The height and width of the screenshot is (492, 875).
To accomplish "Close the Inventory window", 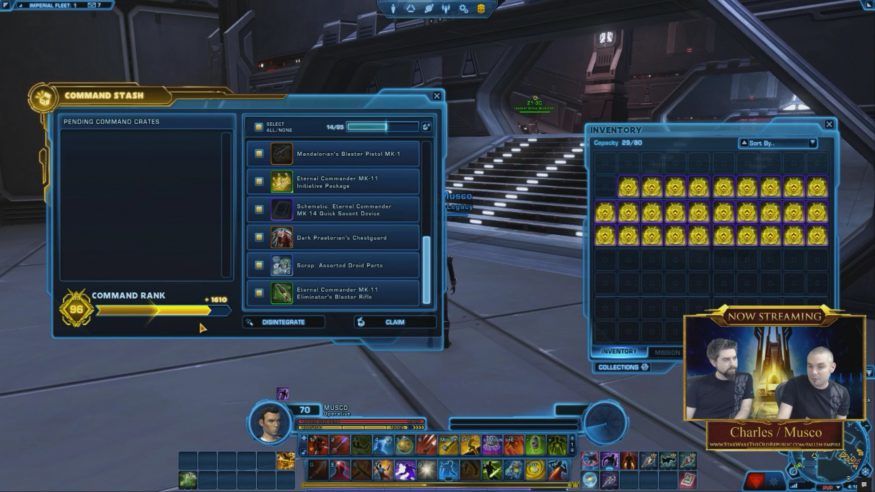I will [829, 125].
